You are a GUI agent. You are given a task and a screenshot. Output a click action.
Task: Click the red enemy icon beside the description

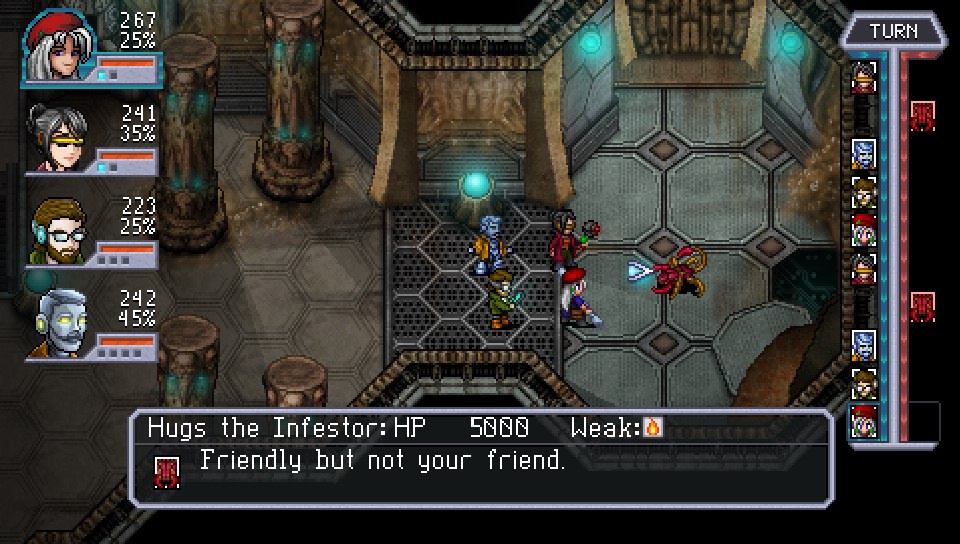[167, 470]
